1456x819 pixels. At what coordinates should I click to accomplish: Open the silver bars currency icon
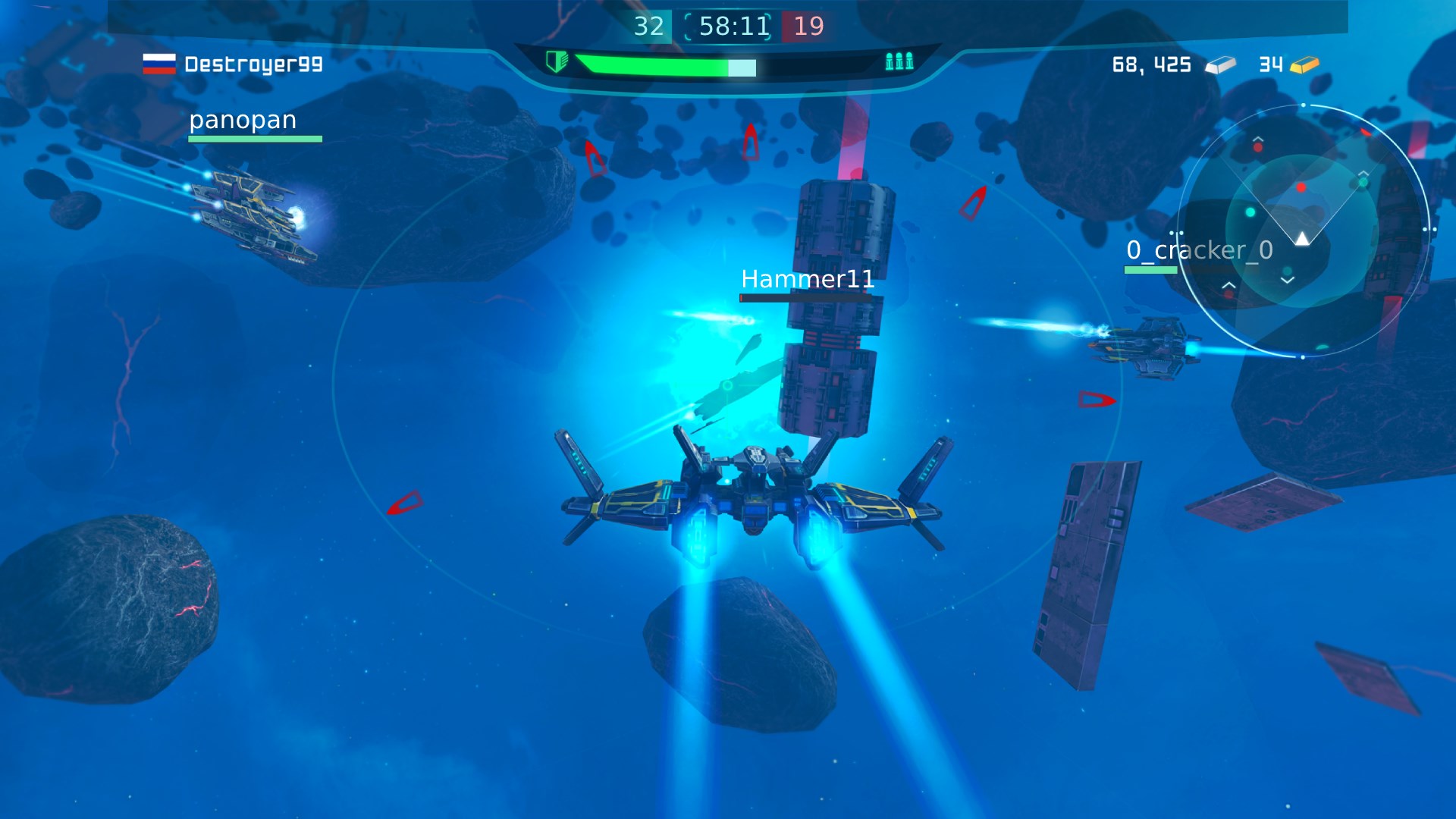click(x=1220, y=65)
